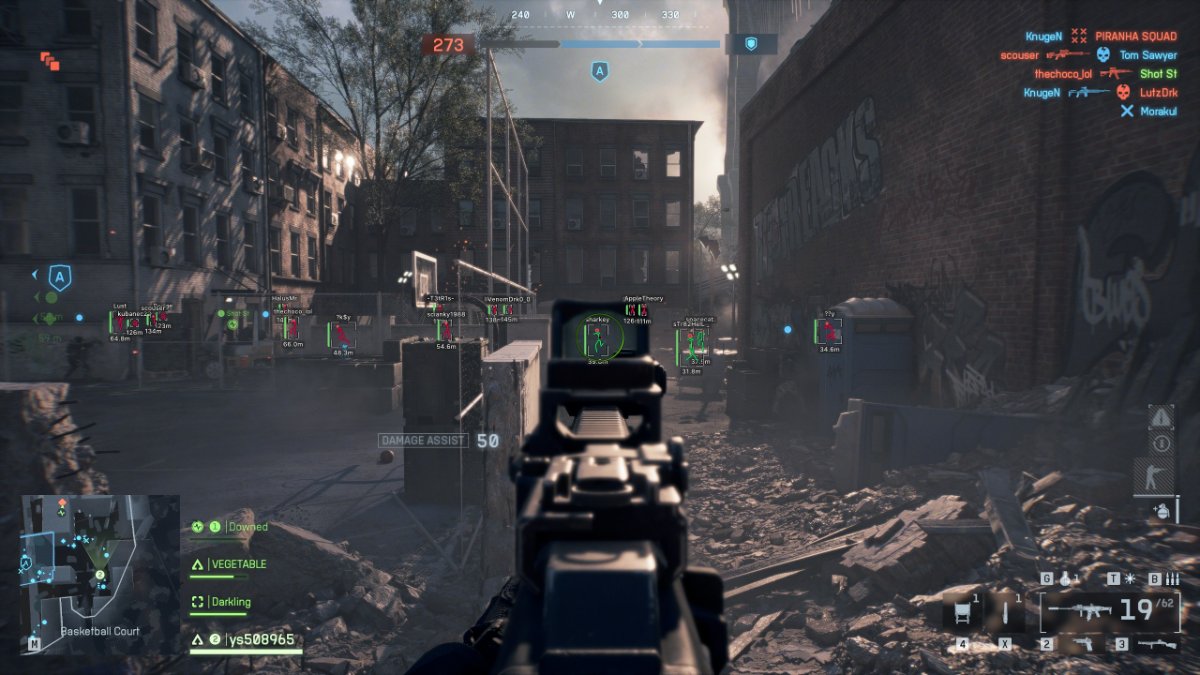Click the grenade pickup plus icon
The width and height of the screenshot is (1200, 675).
[x=1160, y=510]
